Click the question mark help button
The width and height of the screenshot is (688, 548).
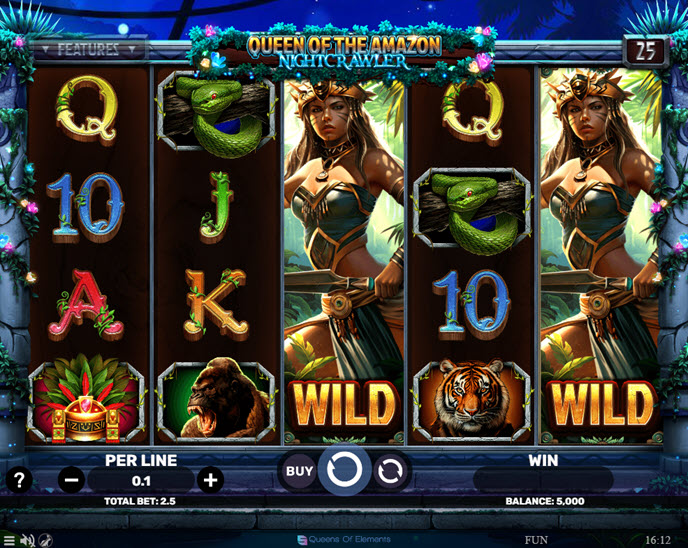click(18, 479)
